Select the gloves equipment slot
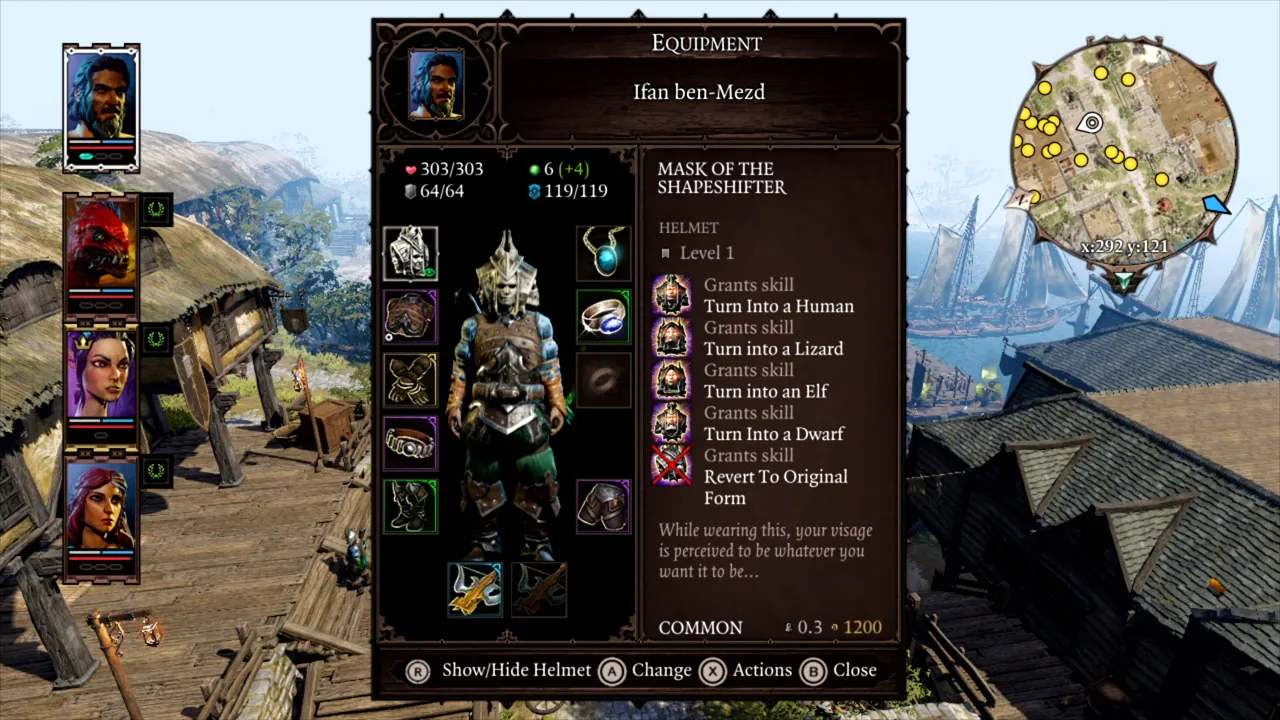 (x=410, y=380)
